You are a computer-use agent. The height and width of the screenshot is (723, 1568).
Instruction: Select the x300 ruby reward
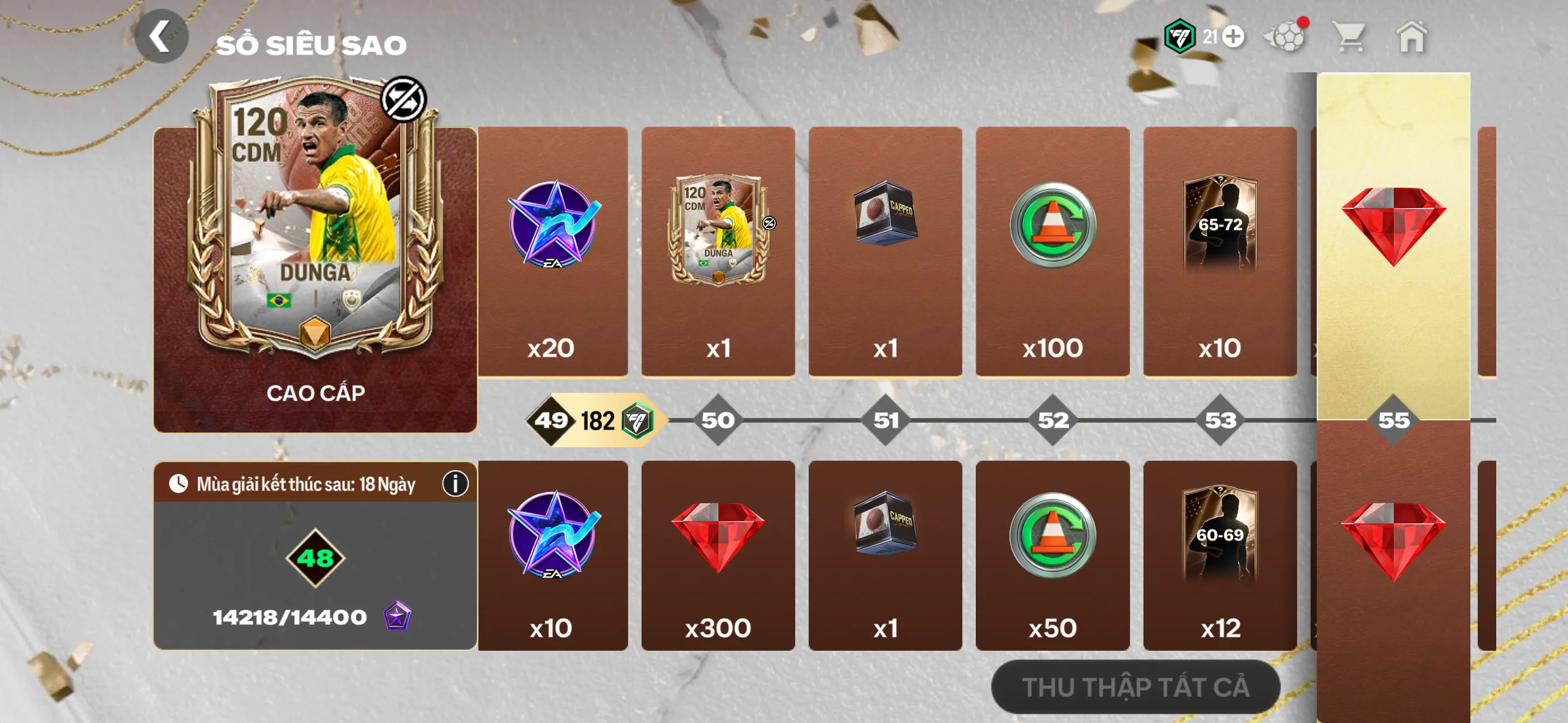click(718, 557)
